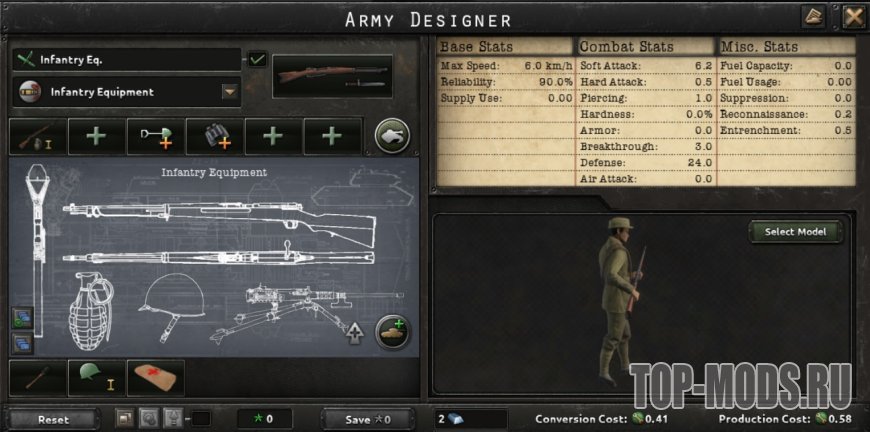Select the stick grenade module slot
The height and width of the screenshot is (432, 870).
pos(38,377)
